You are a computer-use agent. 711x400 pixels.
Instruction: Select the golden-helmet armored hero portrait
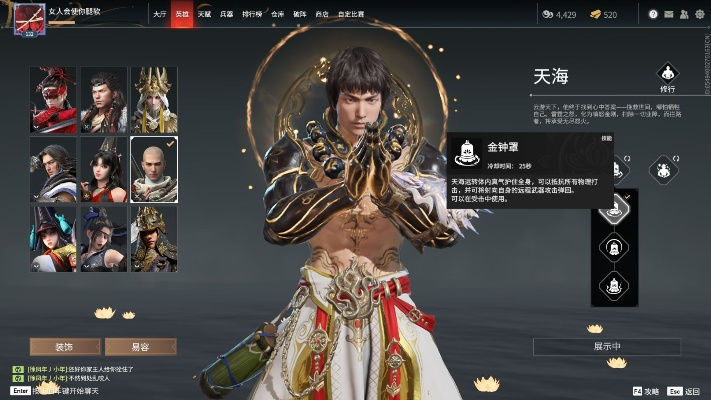coord(154,237)
